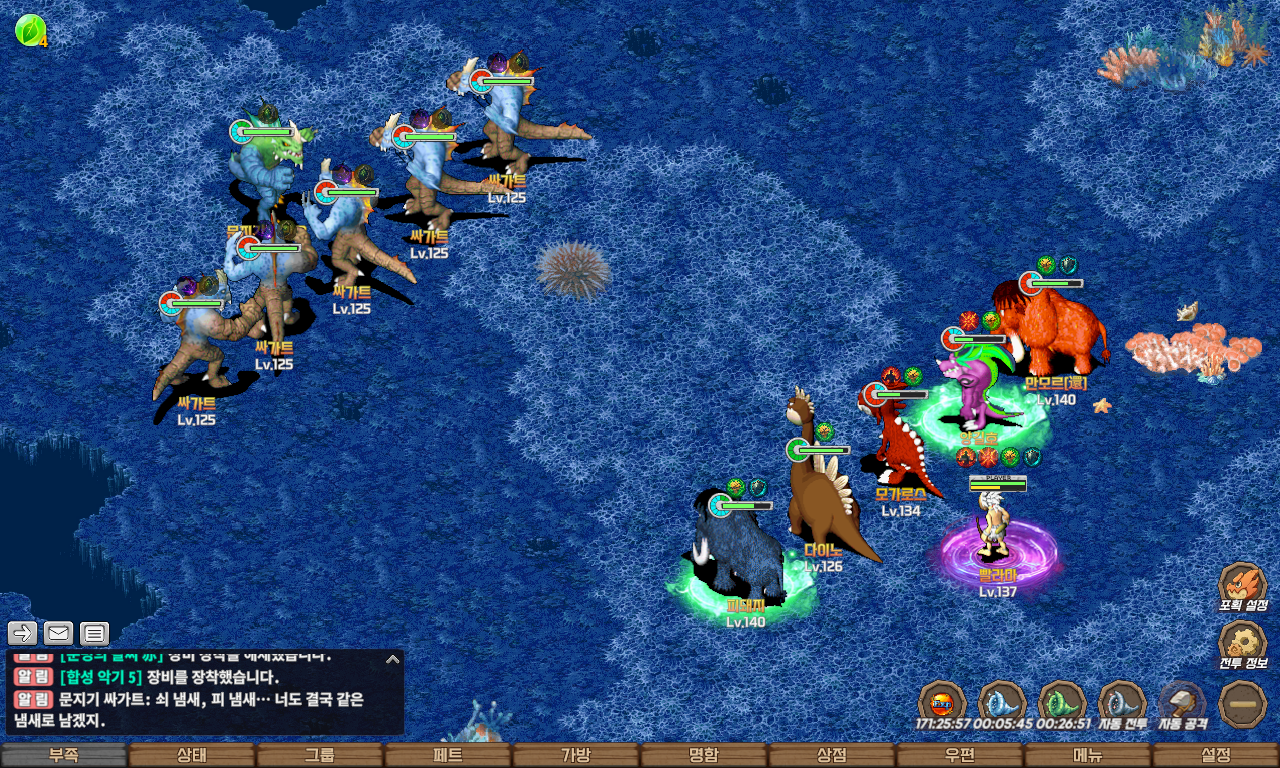The image size is (1280, 768).
Task: Open the 메뉴 (menu) button
Action: tap(1088, 756)
